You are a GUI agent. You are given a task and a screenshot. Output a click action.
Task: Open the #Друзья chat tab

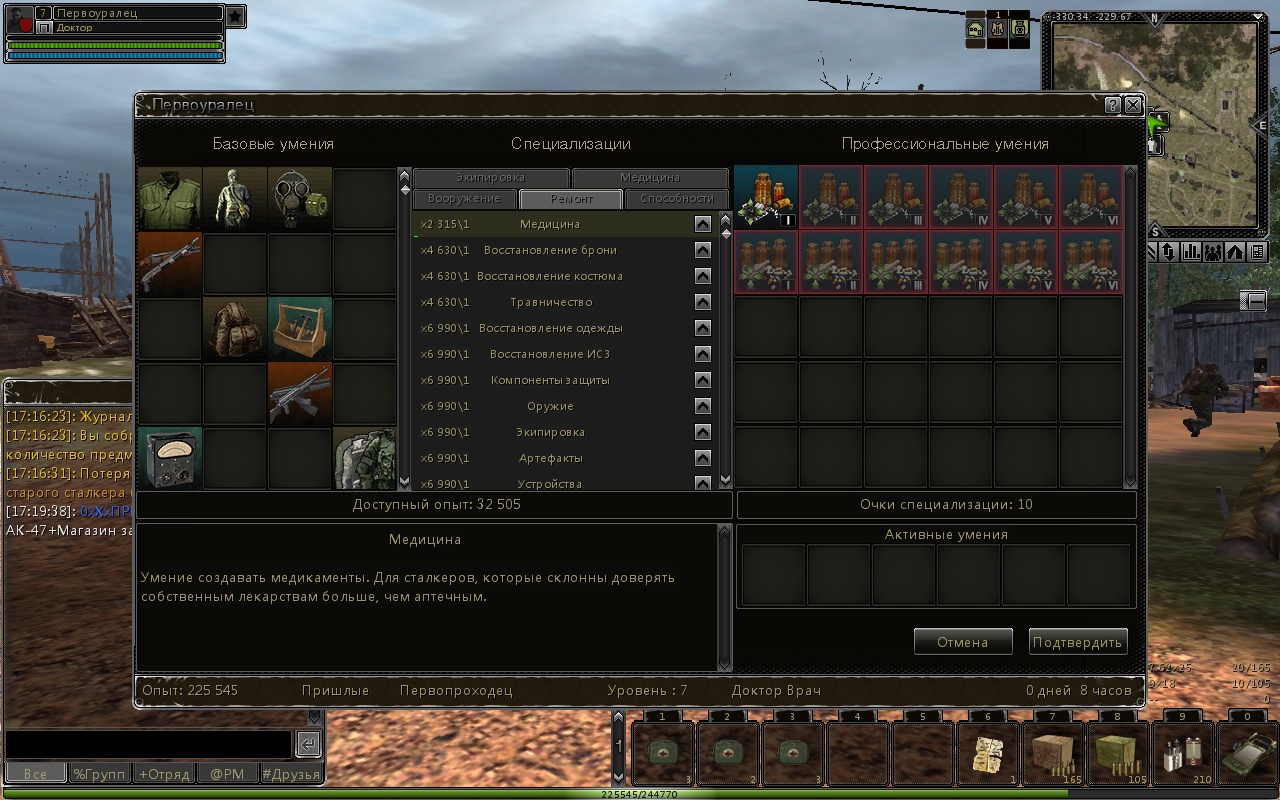point(290,773)
